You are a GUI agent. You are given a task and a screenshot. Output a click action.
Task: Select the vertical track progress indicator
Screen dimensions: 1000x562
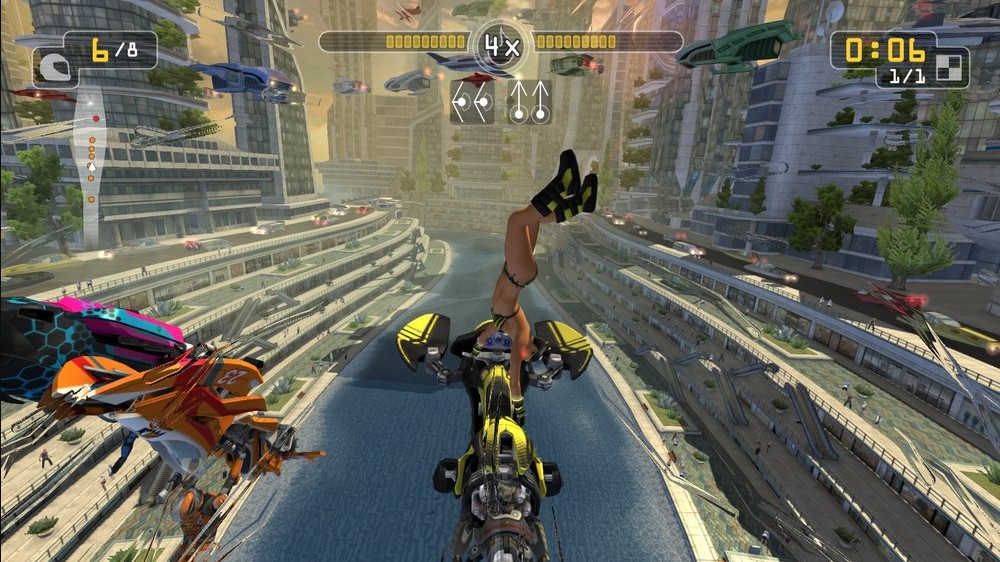(x=91, y=150)
